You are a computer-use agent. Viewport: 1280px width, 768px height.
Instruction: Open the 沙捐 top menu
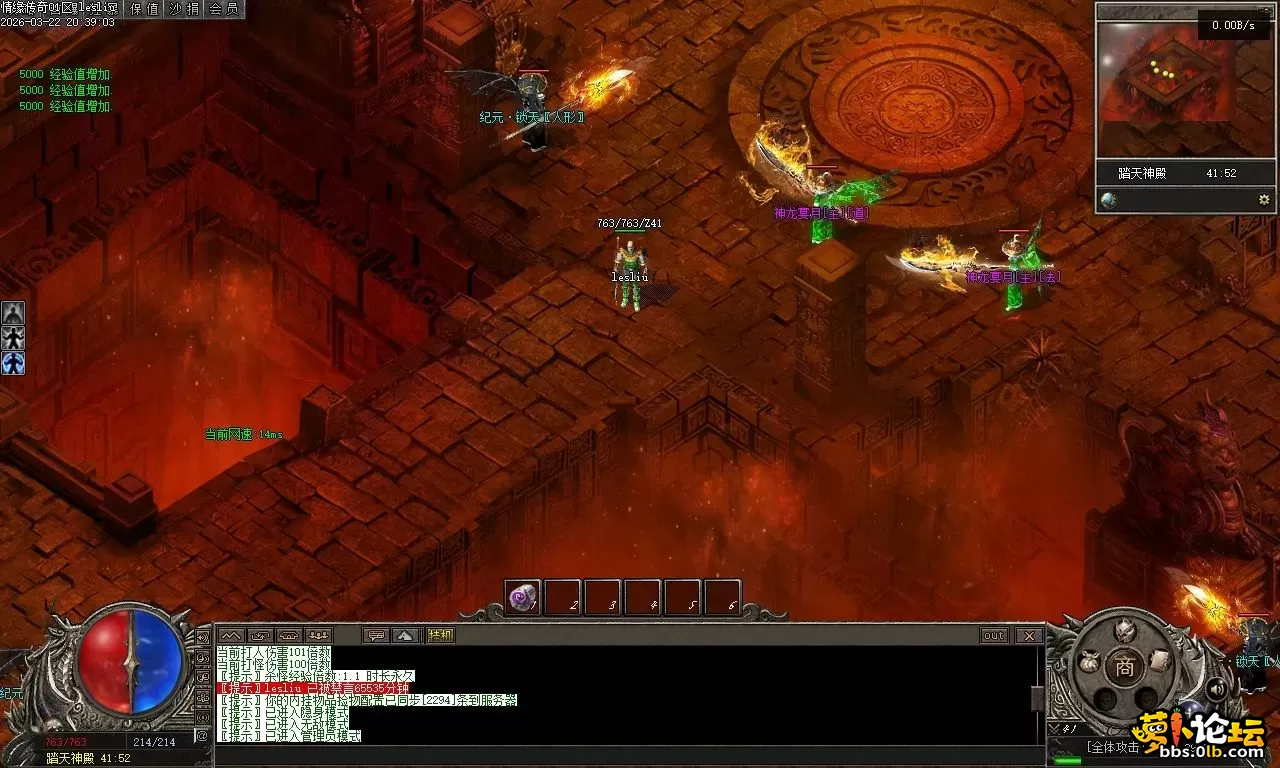[x=184, y=9]
